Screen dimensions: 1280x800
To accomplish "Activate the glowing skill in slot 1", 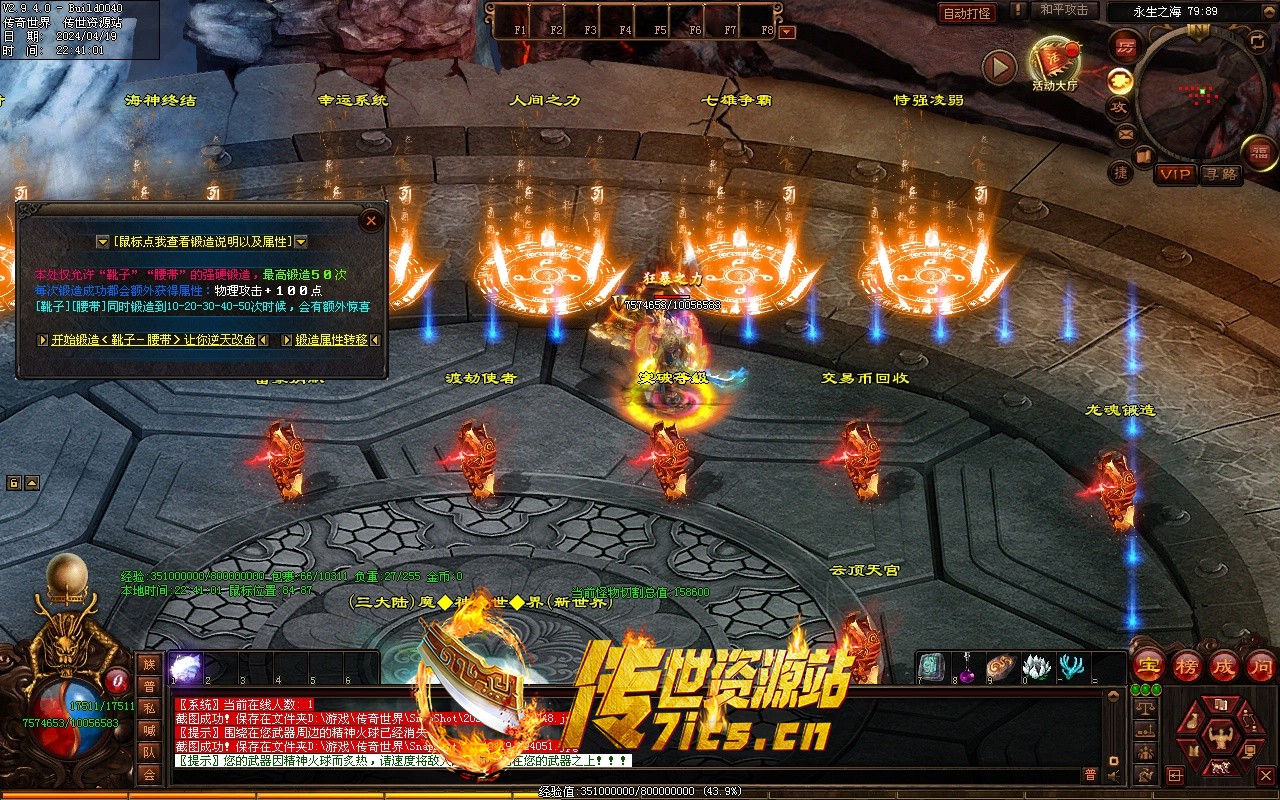I will [x=186, y=667].
